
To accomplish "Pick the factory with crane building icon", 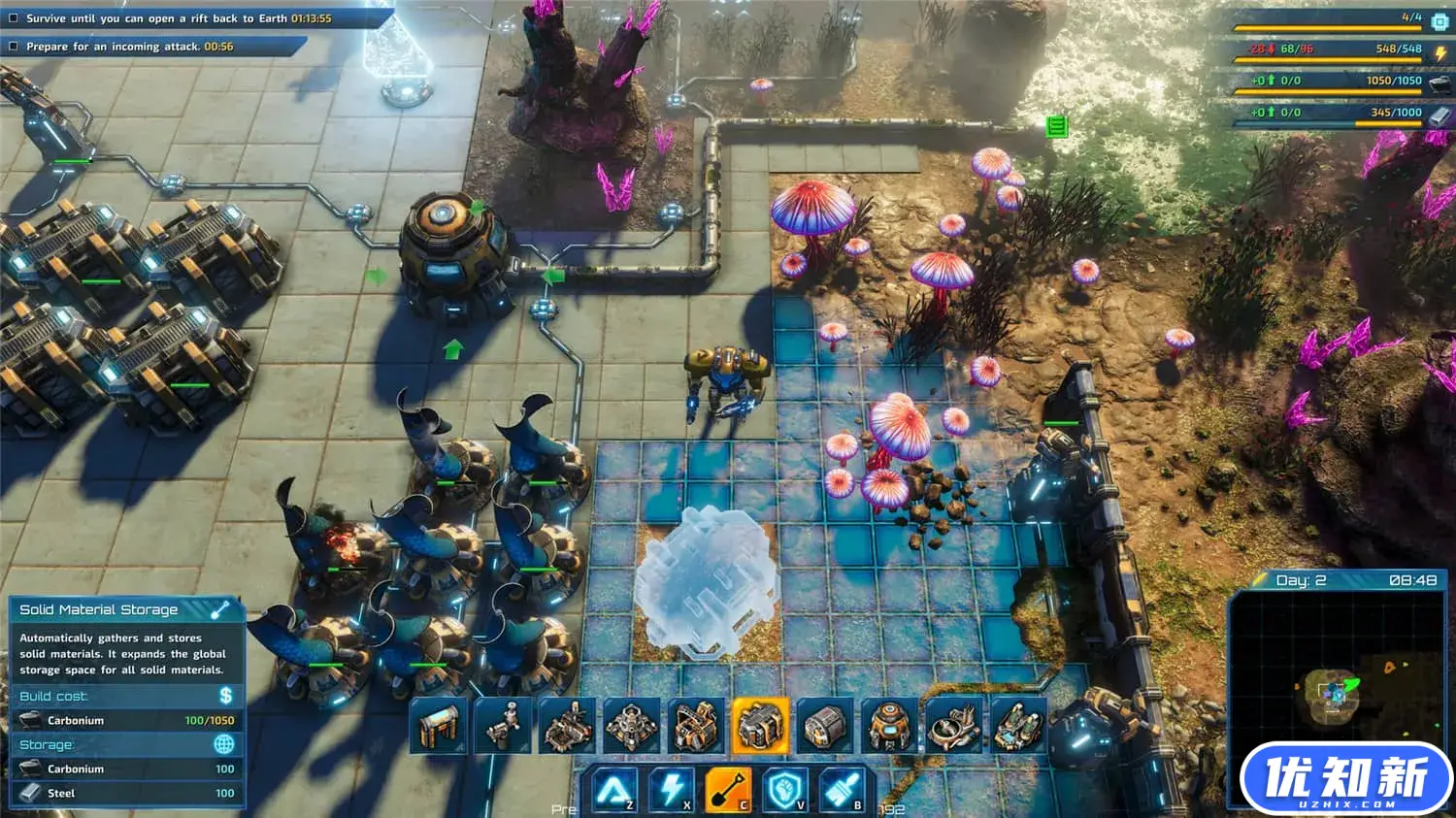I will click(568, 725).
